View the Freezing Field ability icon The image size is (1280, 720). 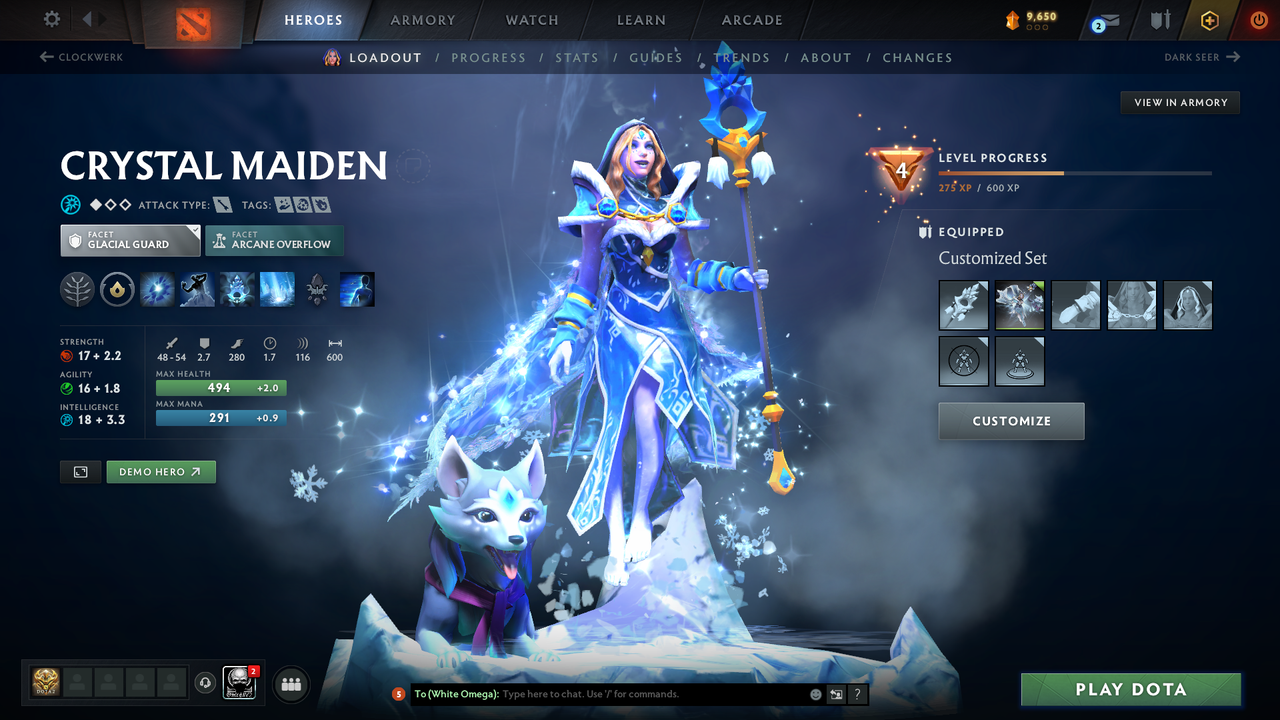pos(277,289)
